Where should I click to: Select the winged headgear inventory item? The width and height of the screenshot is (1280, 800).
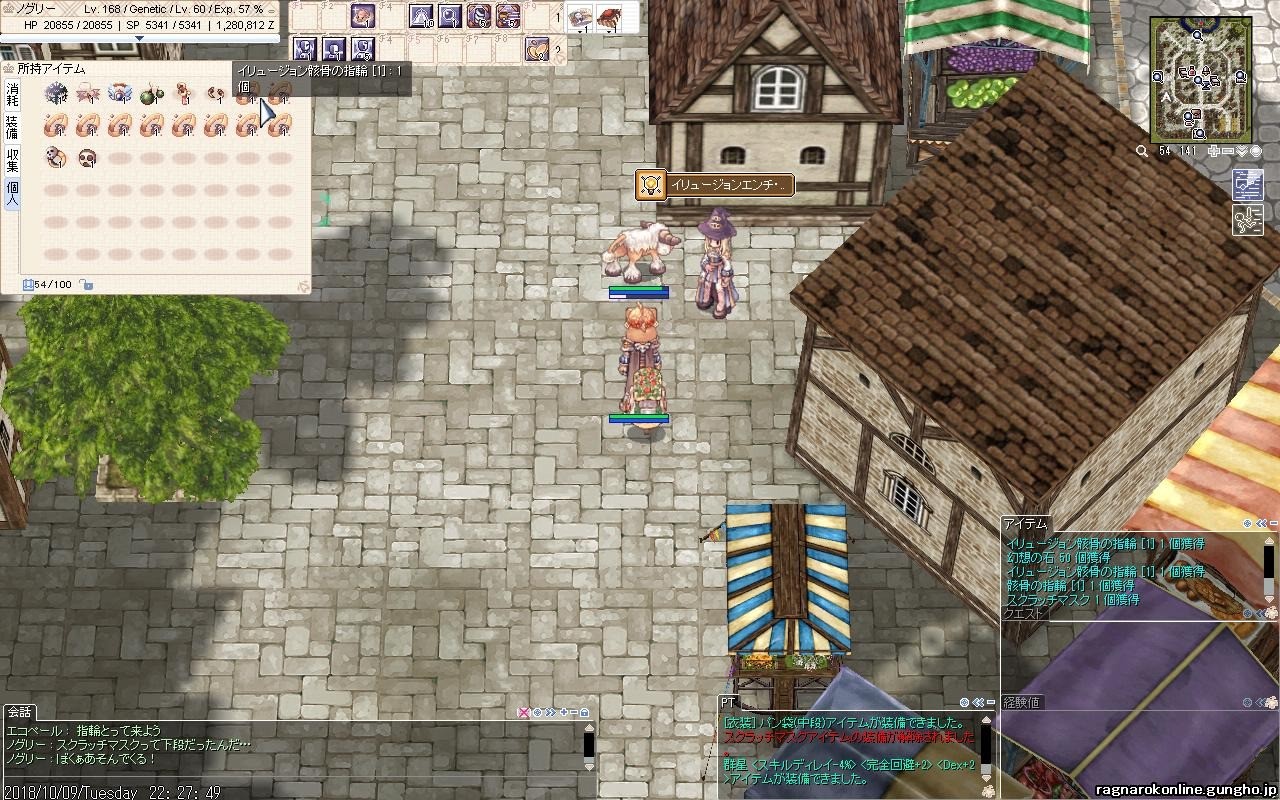120,94
